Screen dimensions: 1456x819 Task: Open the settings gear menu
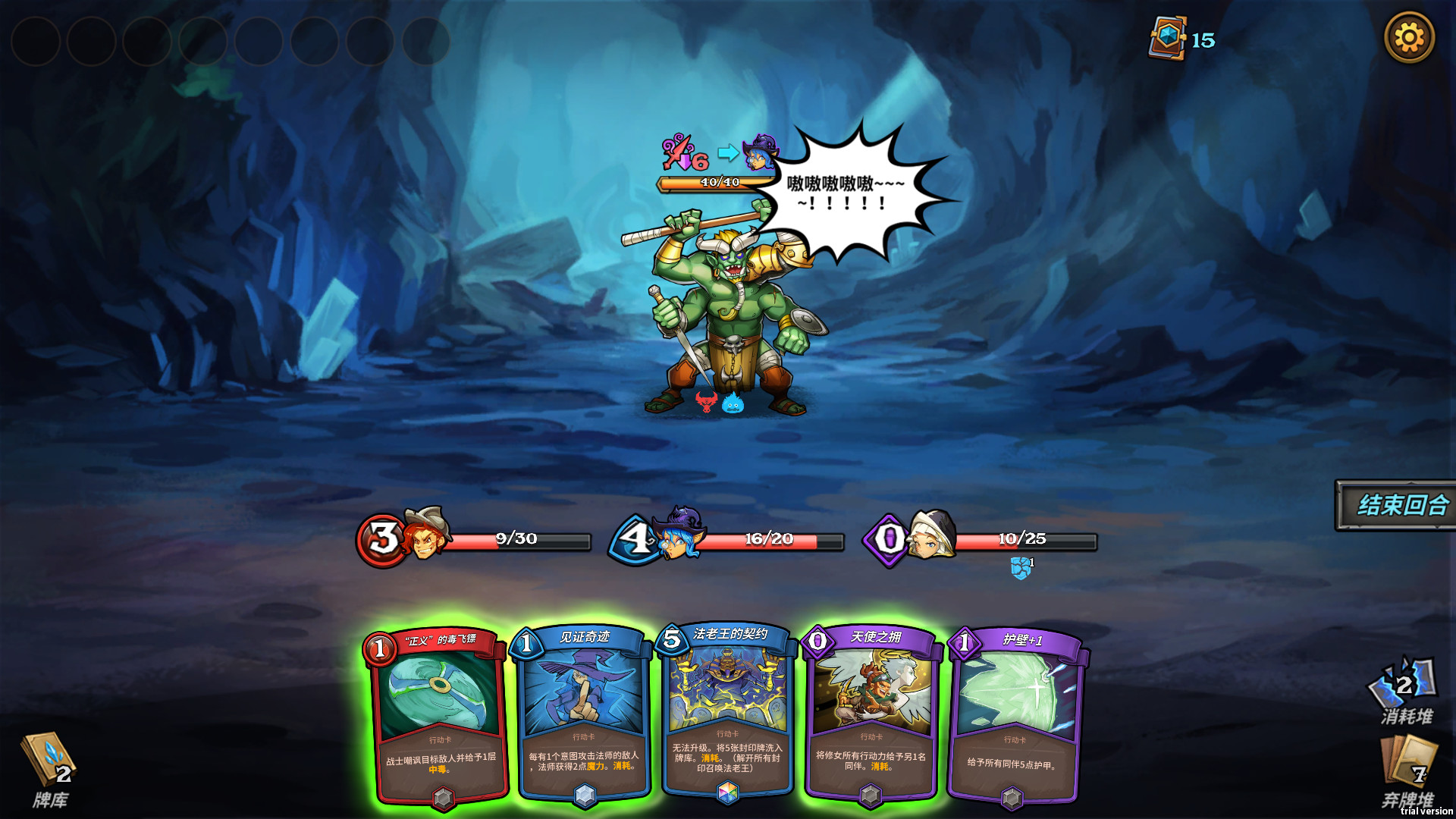click(x=1410, y=35)
